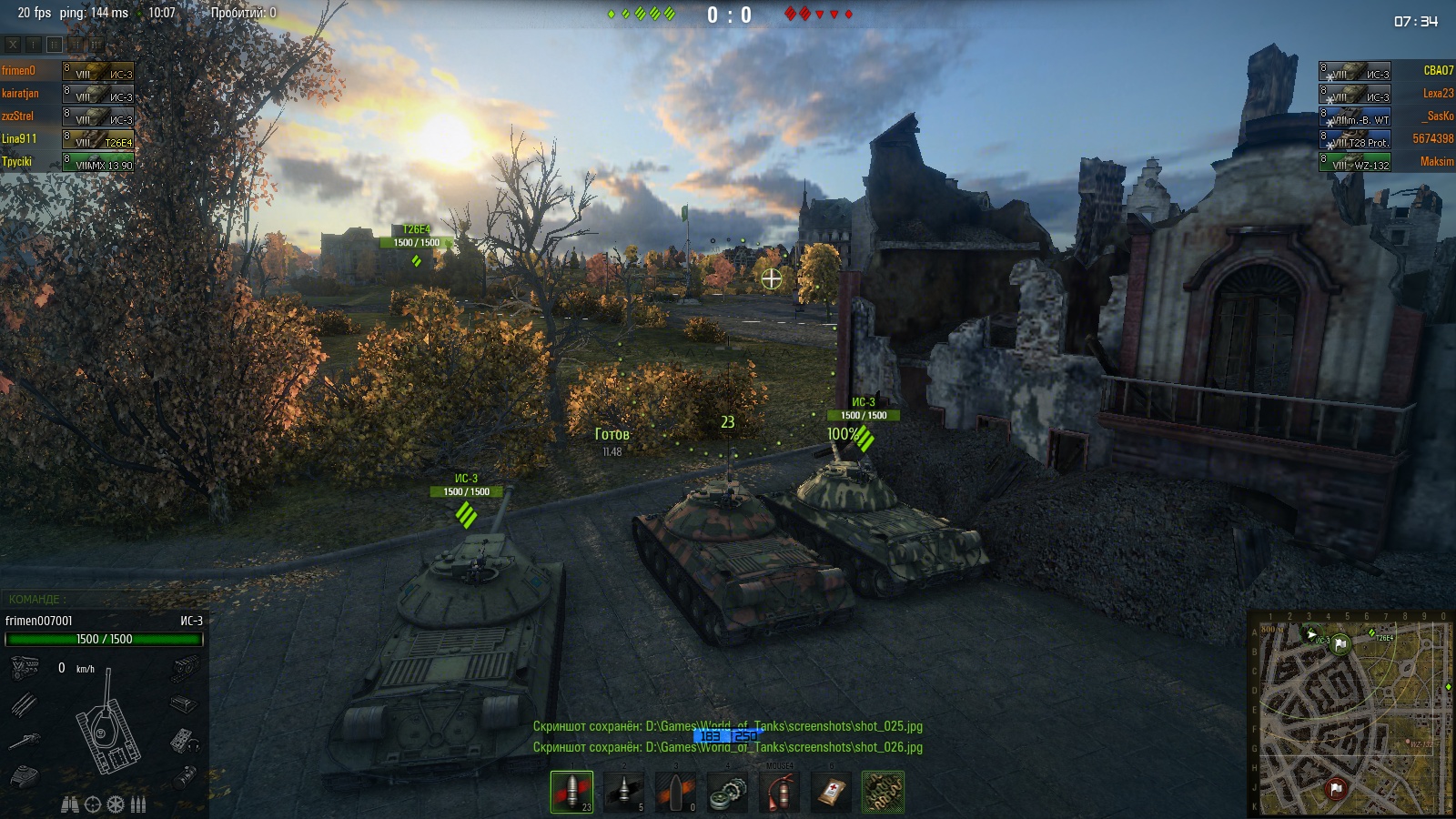Select the widest player list layout button
Viewport: 1456px width, 819px height.
tap(96, 44)
